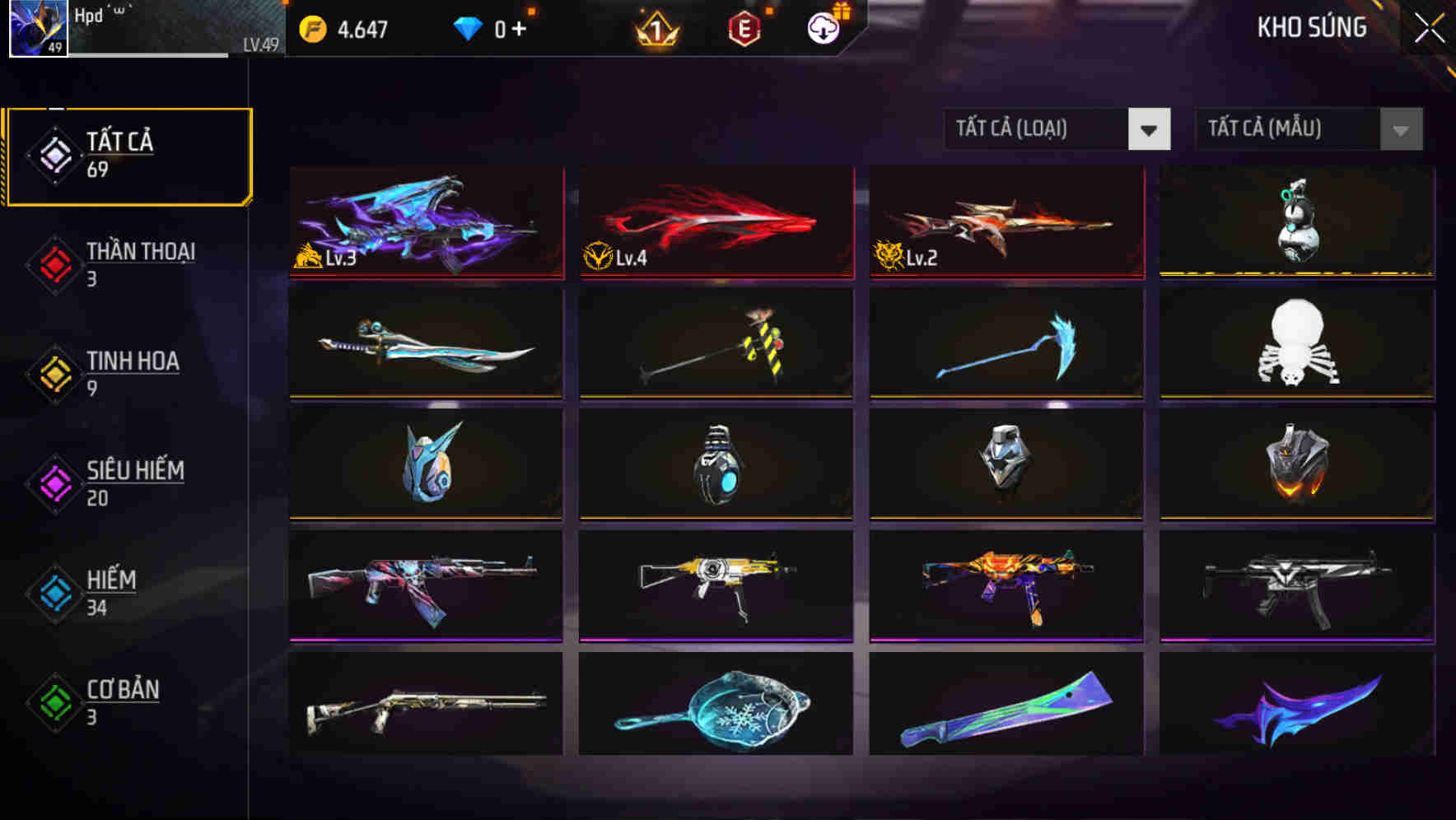1456x820 pixels.
Task: Click the KHO SÚNG title tab
Action: tap(1311, 27)
